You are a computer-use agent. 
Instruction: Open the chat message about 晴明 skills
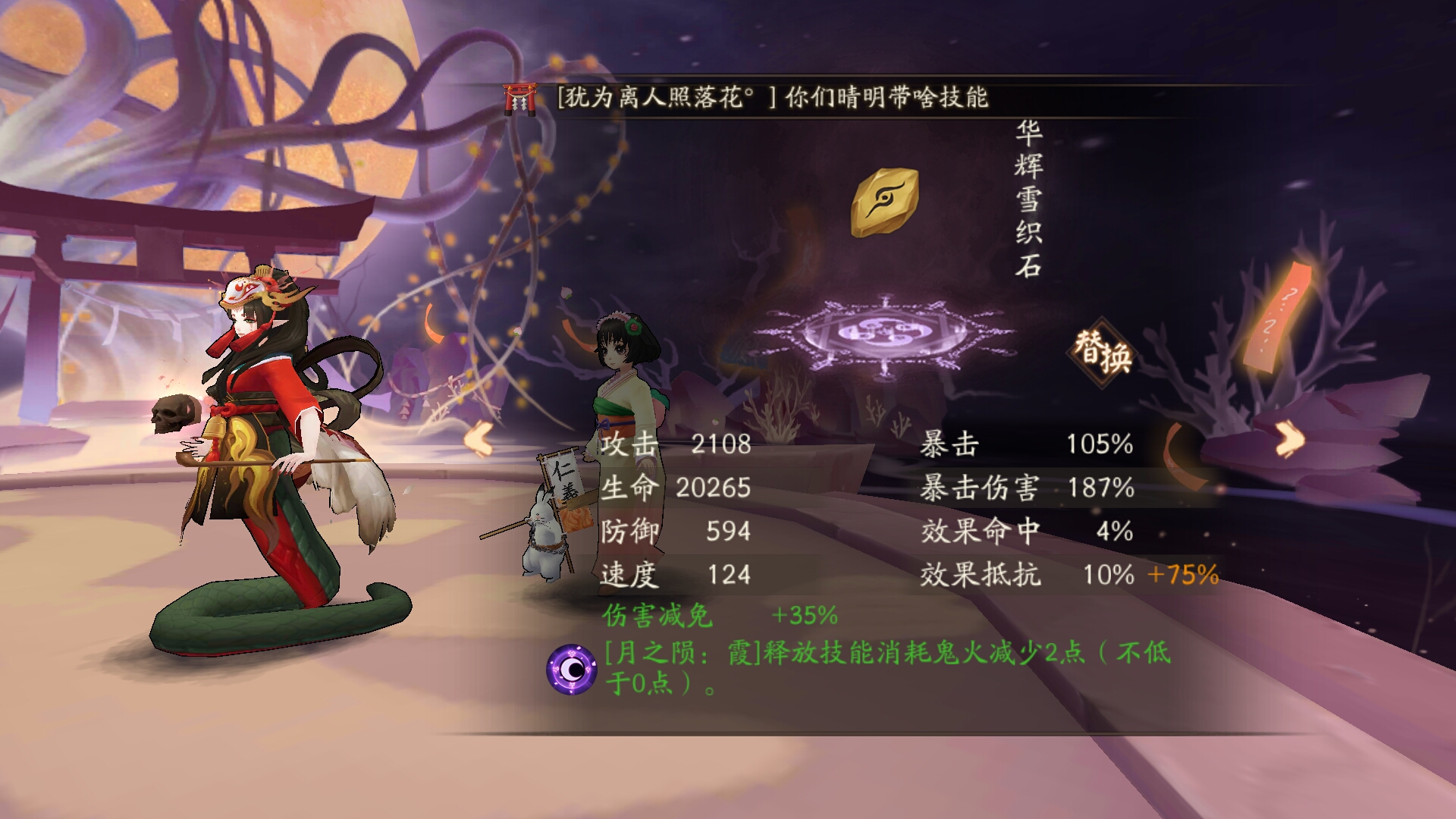tap(772, 99)
